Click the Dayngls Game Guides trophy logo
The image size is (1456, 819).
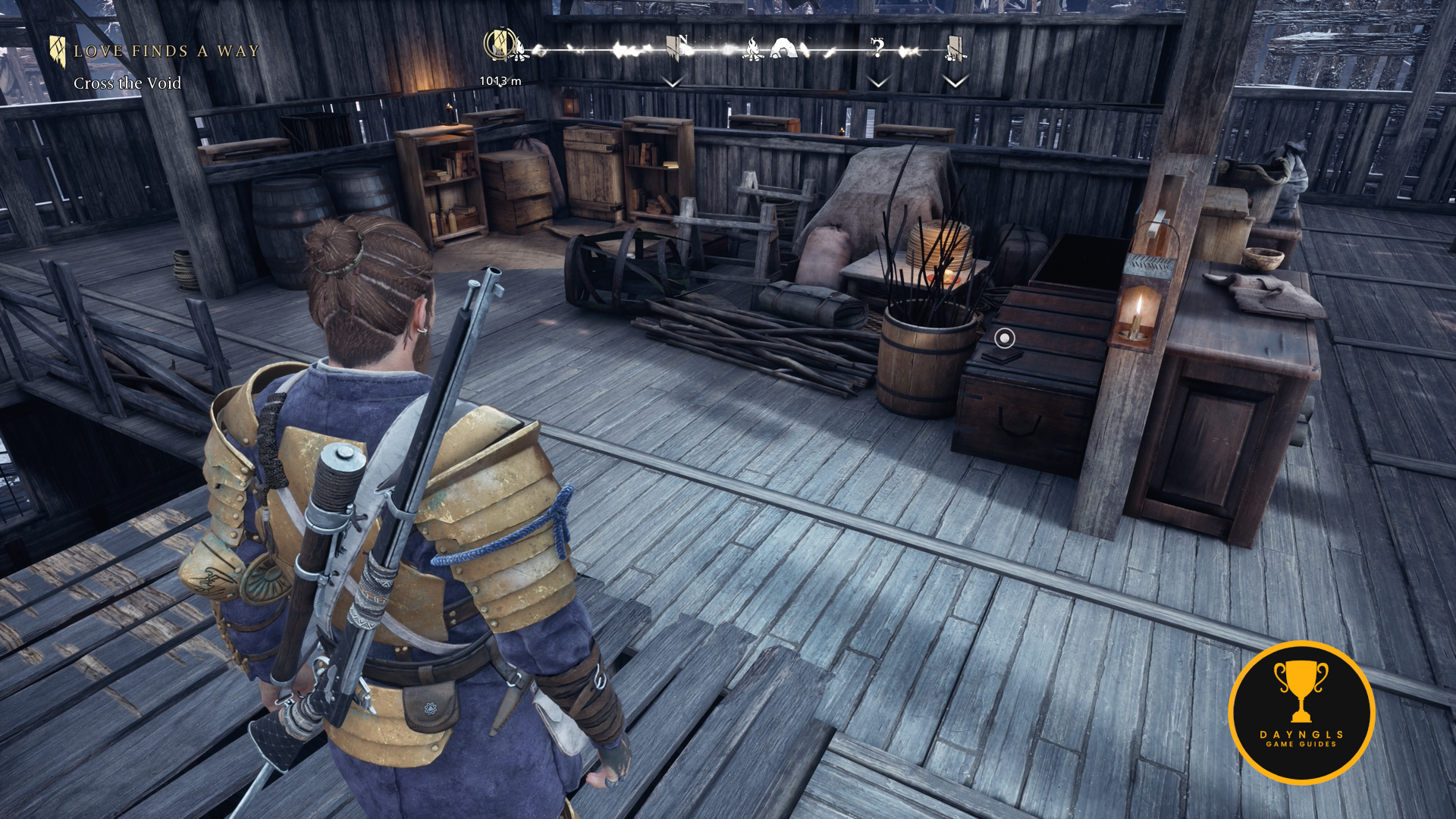[x=1301, y=712]
